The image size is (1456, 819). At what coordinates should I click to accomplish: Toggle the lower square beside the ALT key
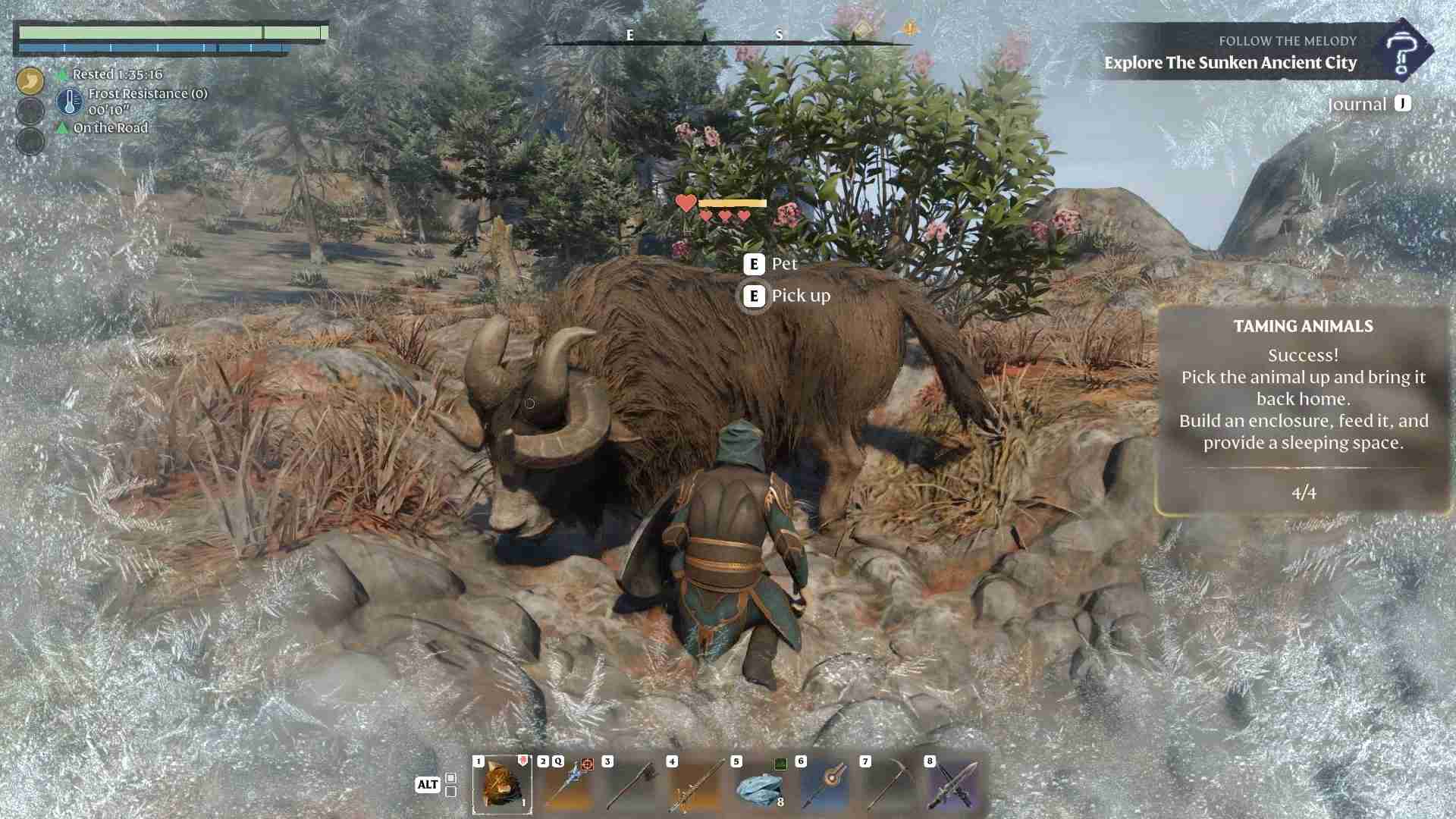pos(450,792)
